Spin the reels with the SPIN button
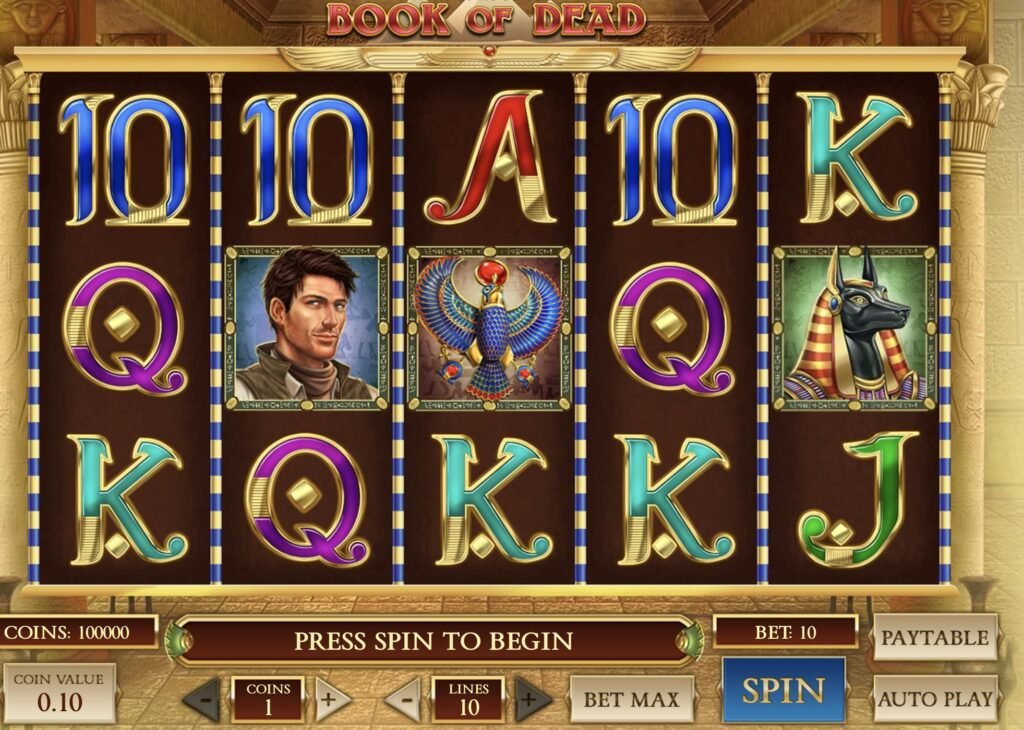1024x730 pixels. click(x=783, y=690)
